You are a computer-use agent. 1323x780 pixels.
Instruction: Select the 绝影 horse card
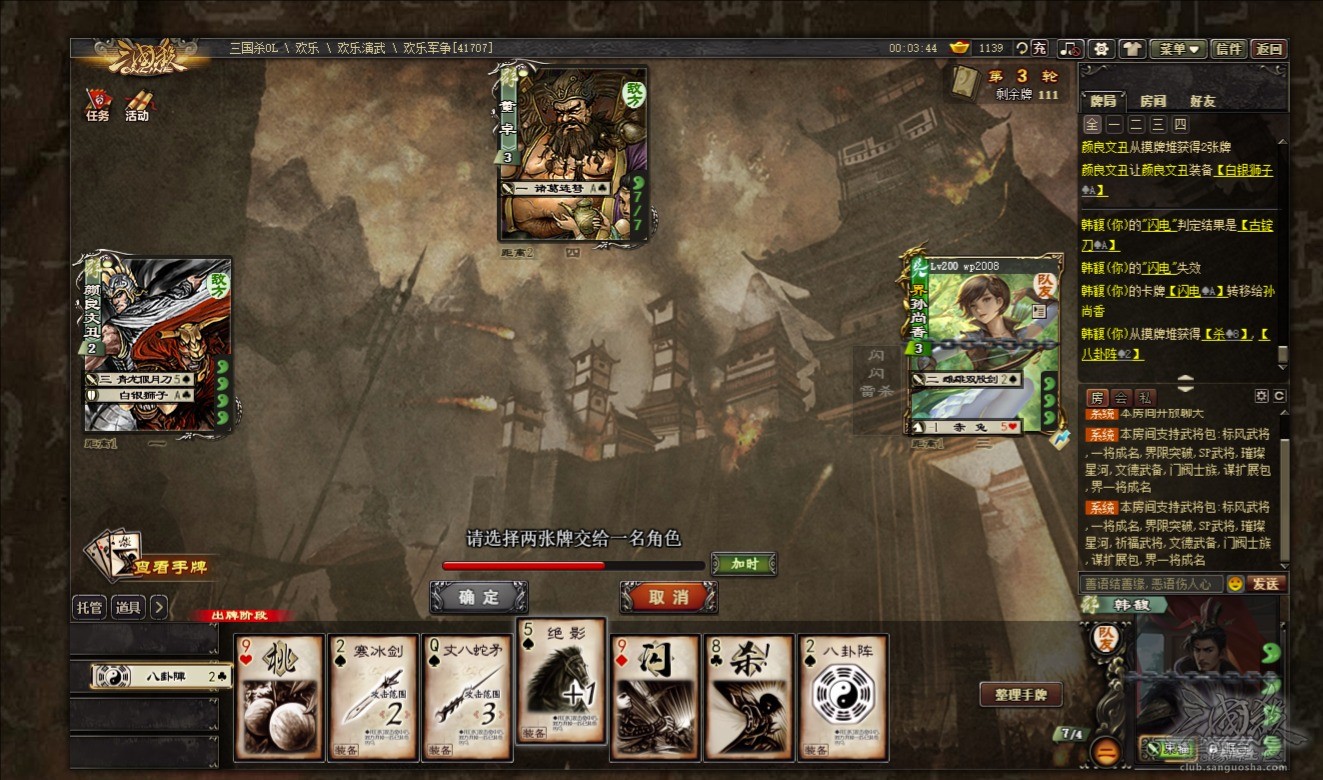tap(561, 680)
